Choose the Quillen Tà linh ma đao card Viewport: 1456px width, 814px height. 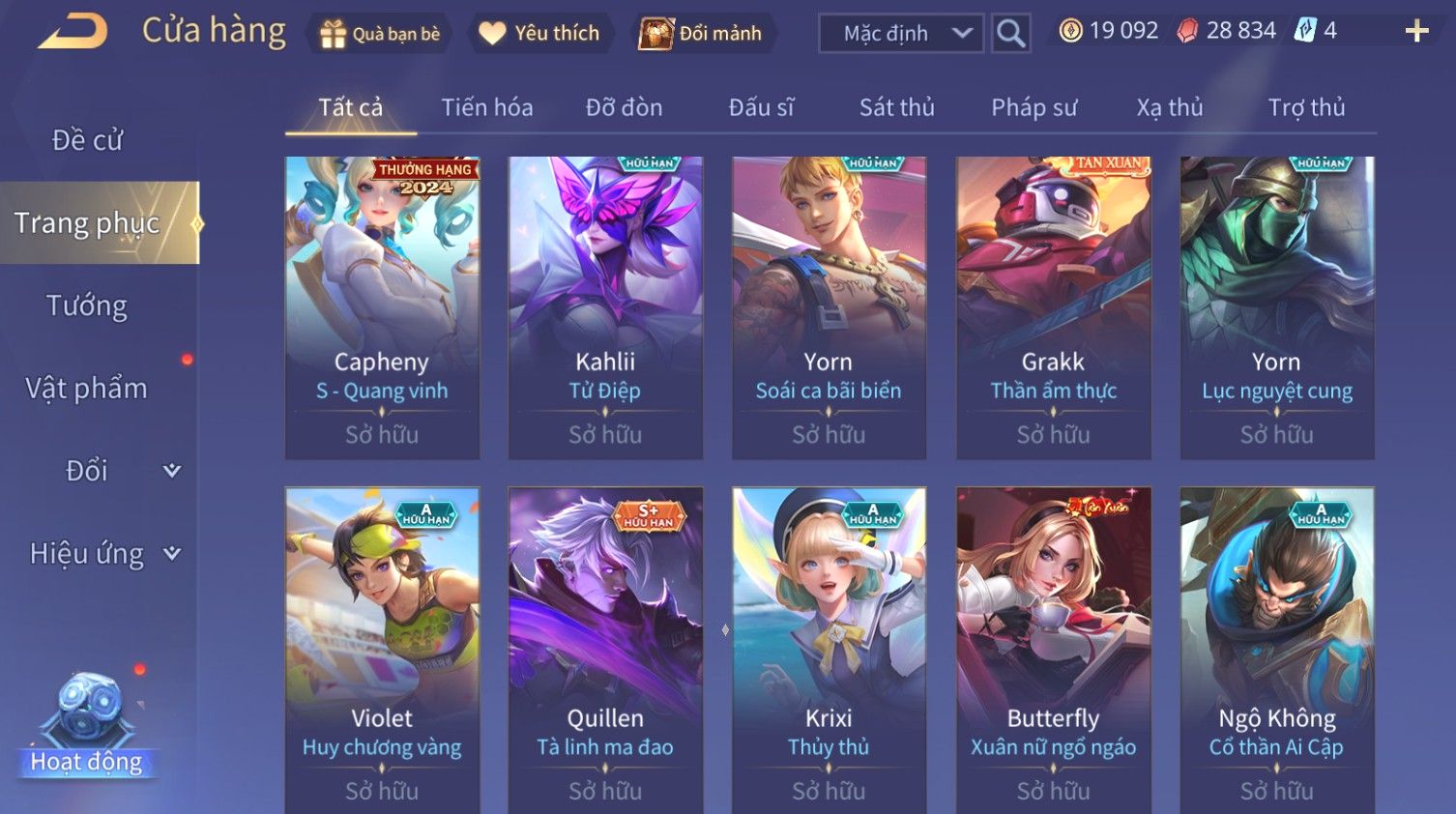605,648
